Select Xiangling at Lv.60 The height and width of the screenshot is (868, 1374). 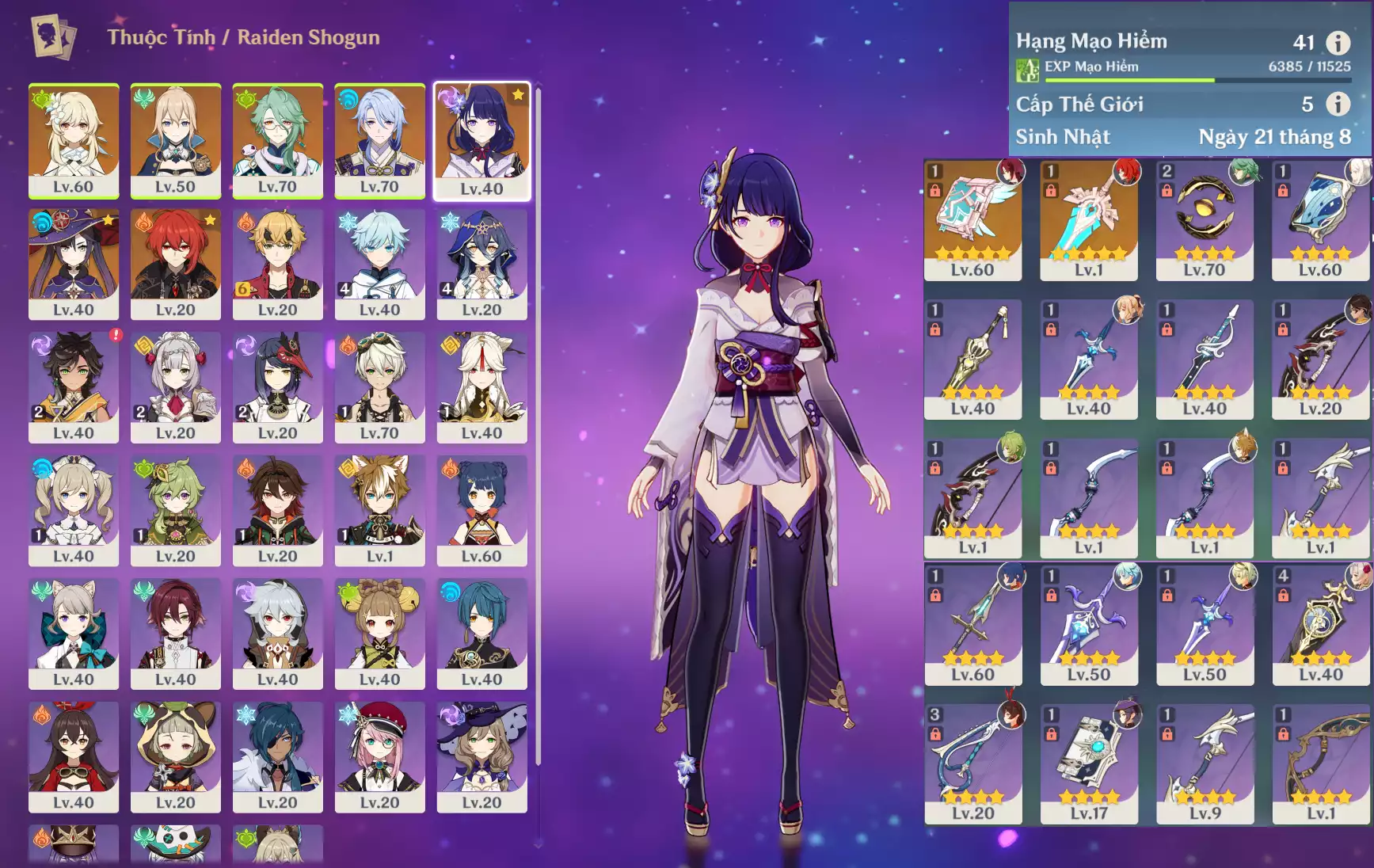tap(481, 510)
